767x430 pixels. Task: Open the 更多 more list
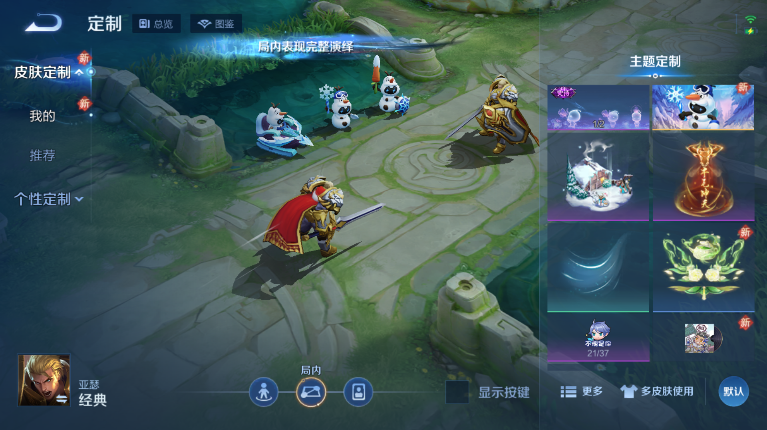pyautogui.click(x=581, y=392)
